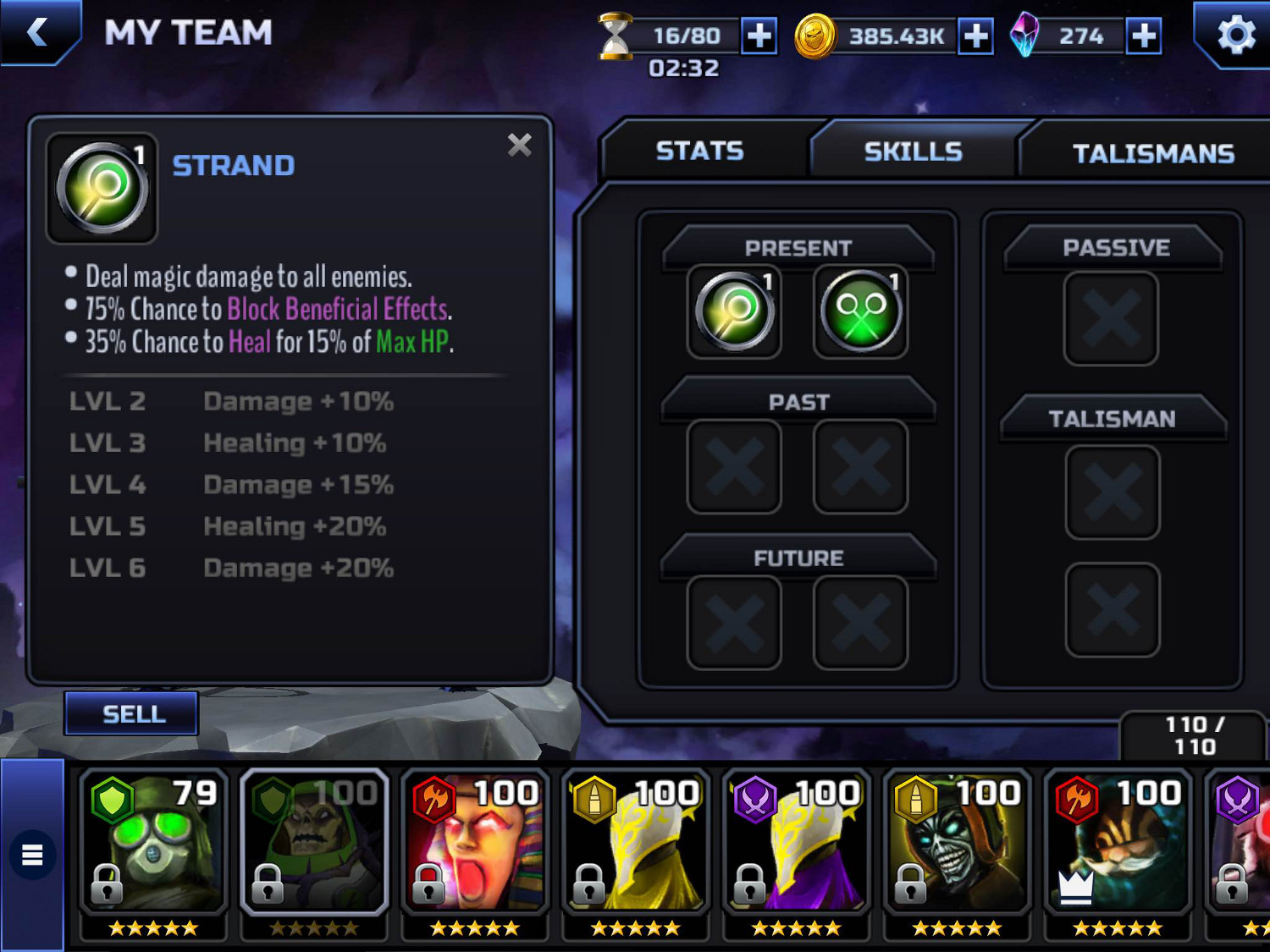Add more hourglass energy with plus button
Image resolution: width=1270 pixels, height=952 pixels.
759,36
